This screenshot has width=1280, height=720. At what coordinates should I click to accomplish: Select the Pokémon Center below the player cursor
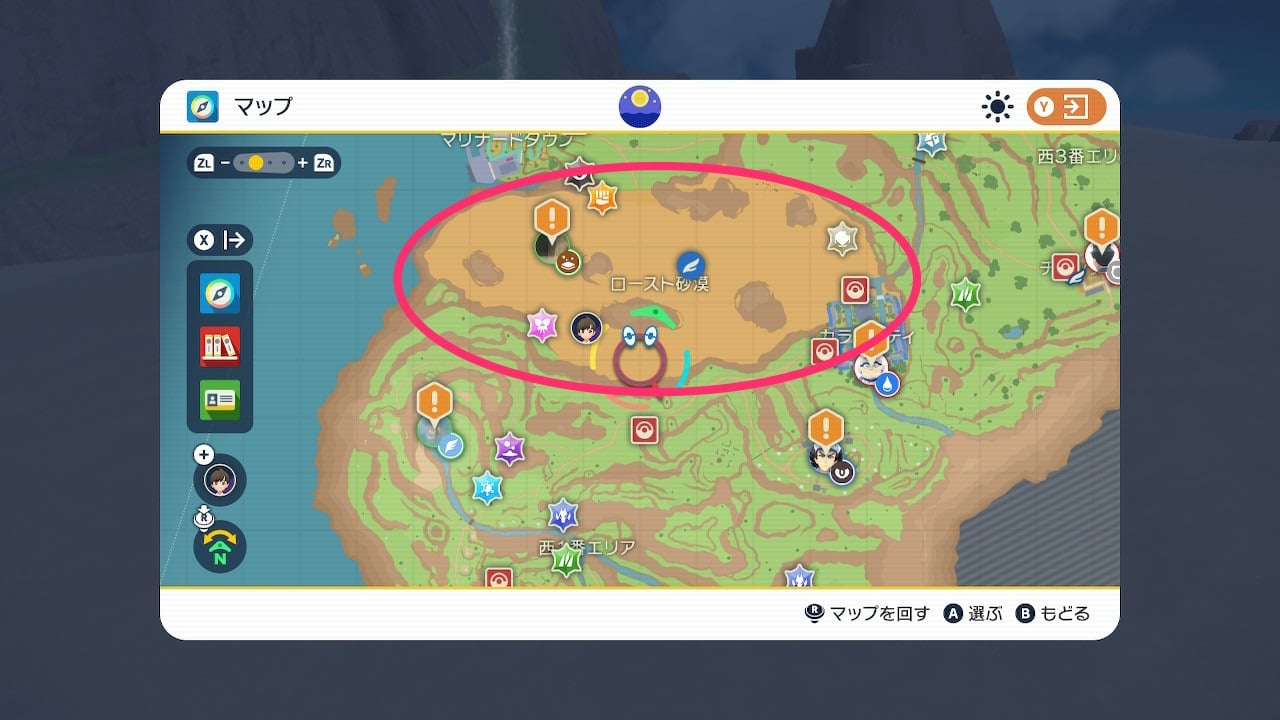point(644,430)
